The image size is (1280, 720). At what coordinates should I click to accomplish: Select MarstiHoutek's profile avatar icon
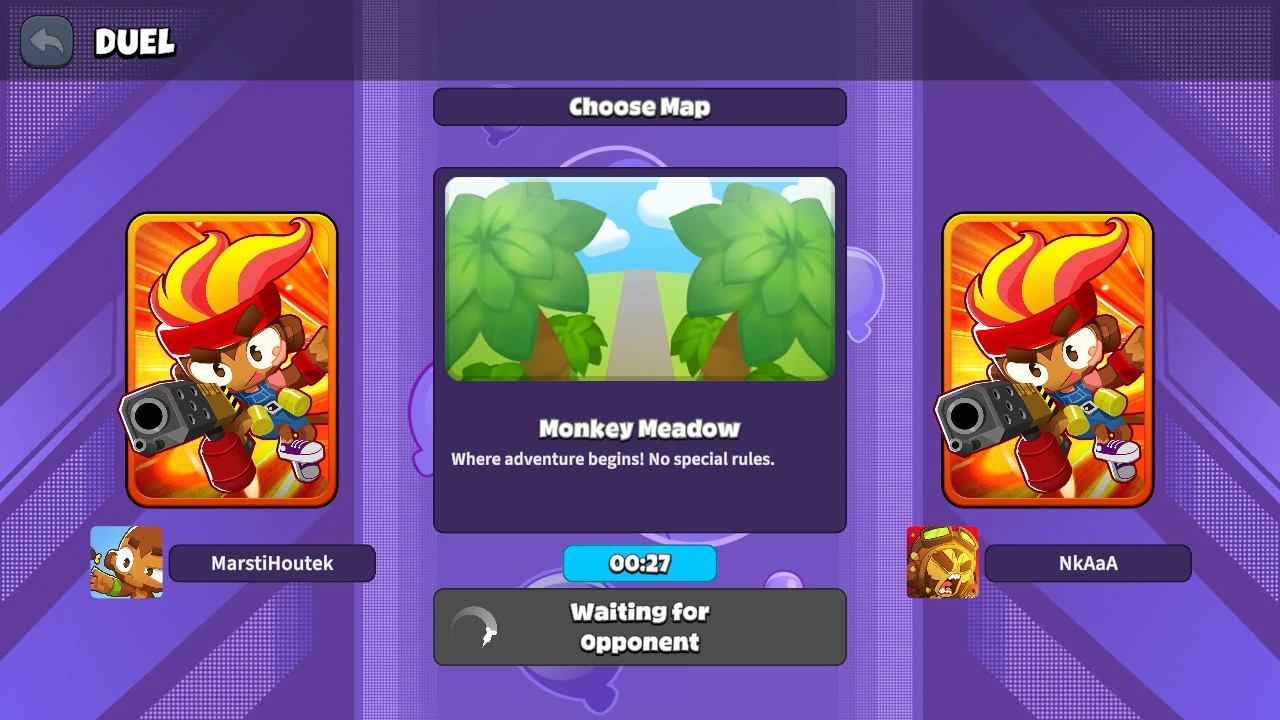(x=126, y=562)
